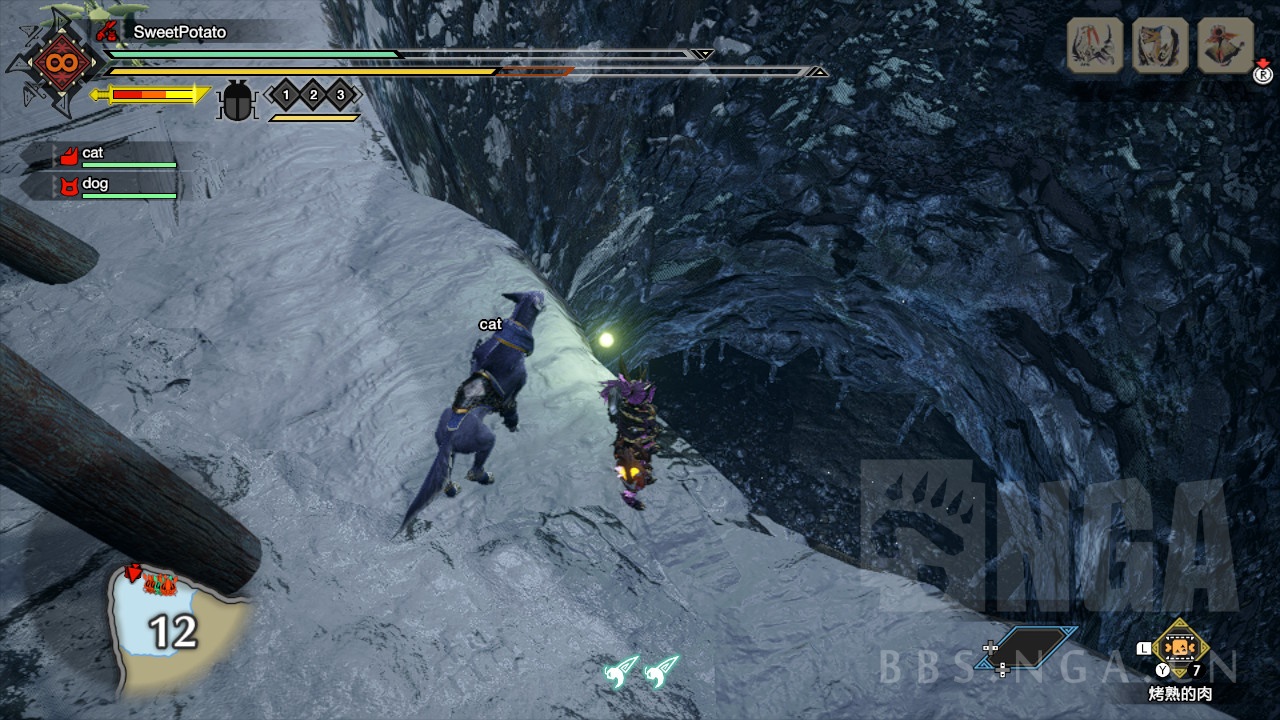Select the cat buddy entry
Screen dimensions: 1280x720
115,154
